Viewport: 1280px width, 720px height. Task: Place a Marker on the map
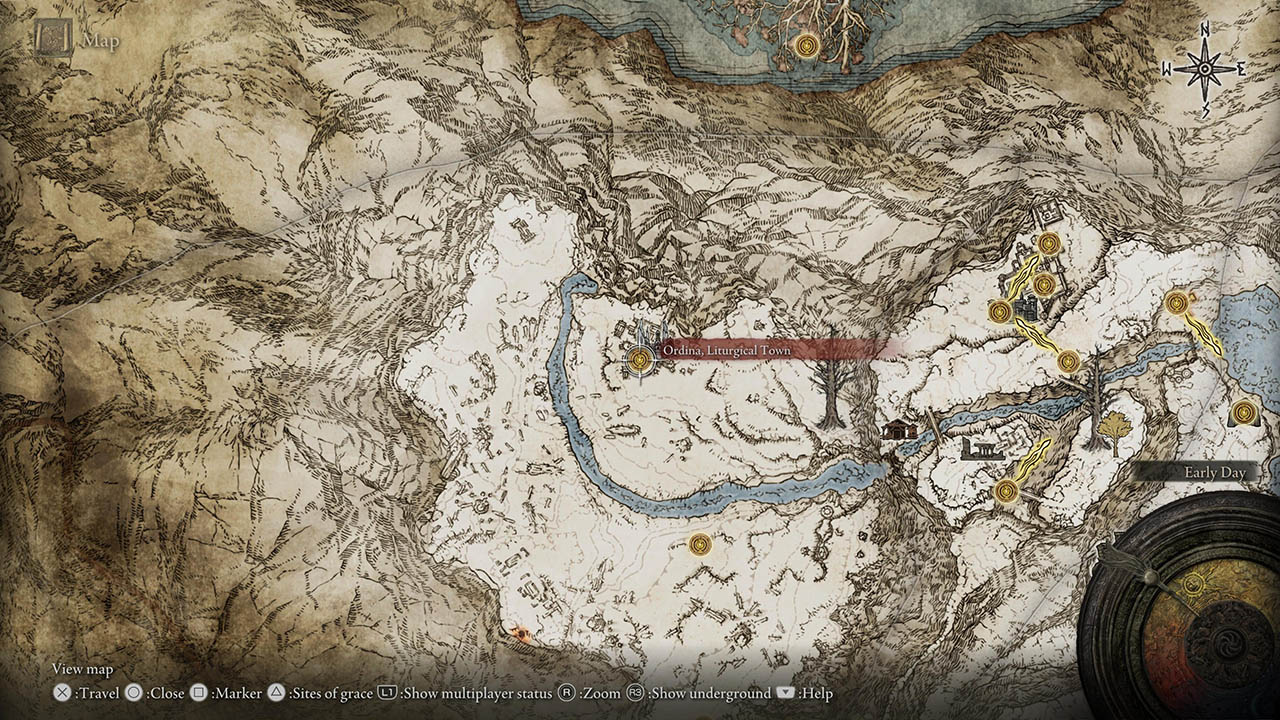[x=200, y=693]
